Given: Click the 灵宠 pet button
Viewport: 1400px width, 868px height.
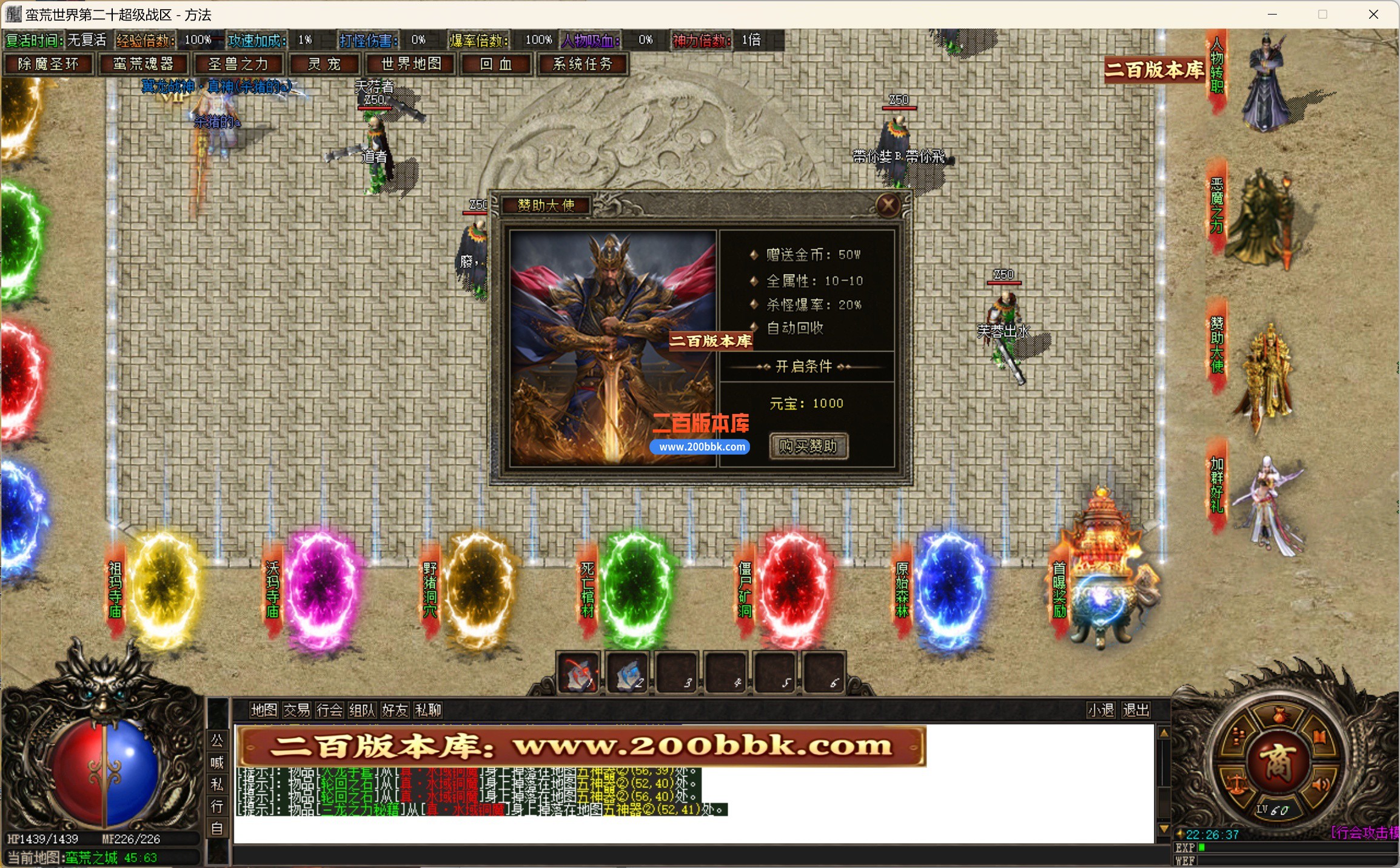Looking at the screenshot, I should pyautogui.click(x=325, y=64).
